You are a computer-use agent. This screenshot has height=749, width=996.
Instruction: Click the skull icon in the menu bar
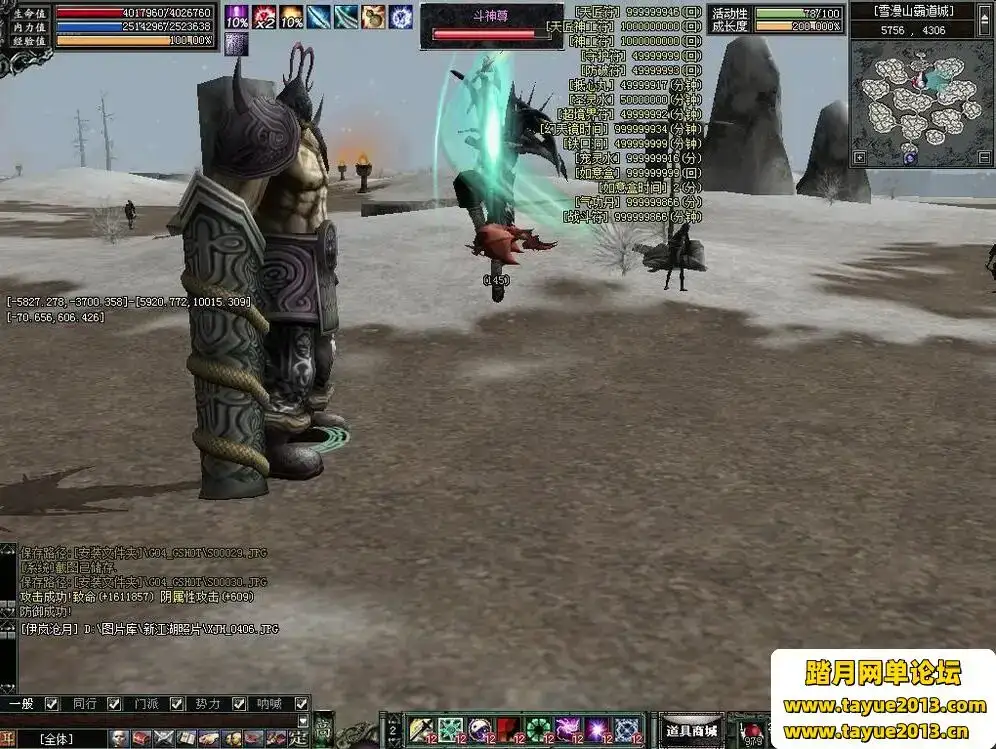(119, 739)
